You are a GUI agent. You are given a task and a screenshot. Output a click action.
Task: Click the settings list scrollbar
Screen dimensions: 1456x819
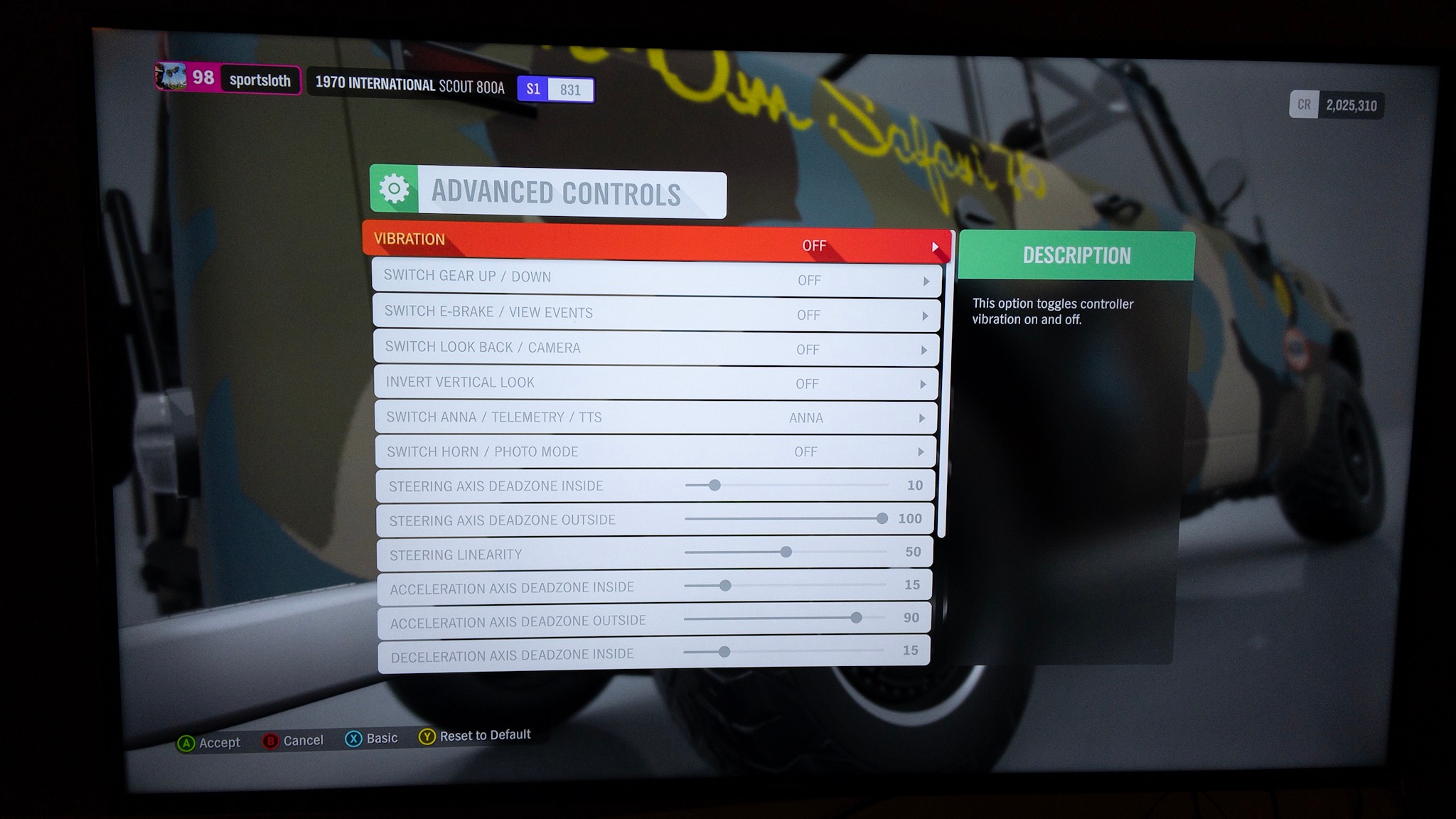(942, 384)
